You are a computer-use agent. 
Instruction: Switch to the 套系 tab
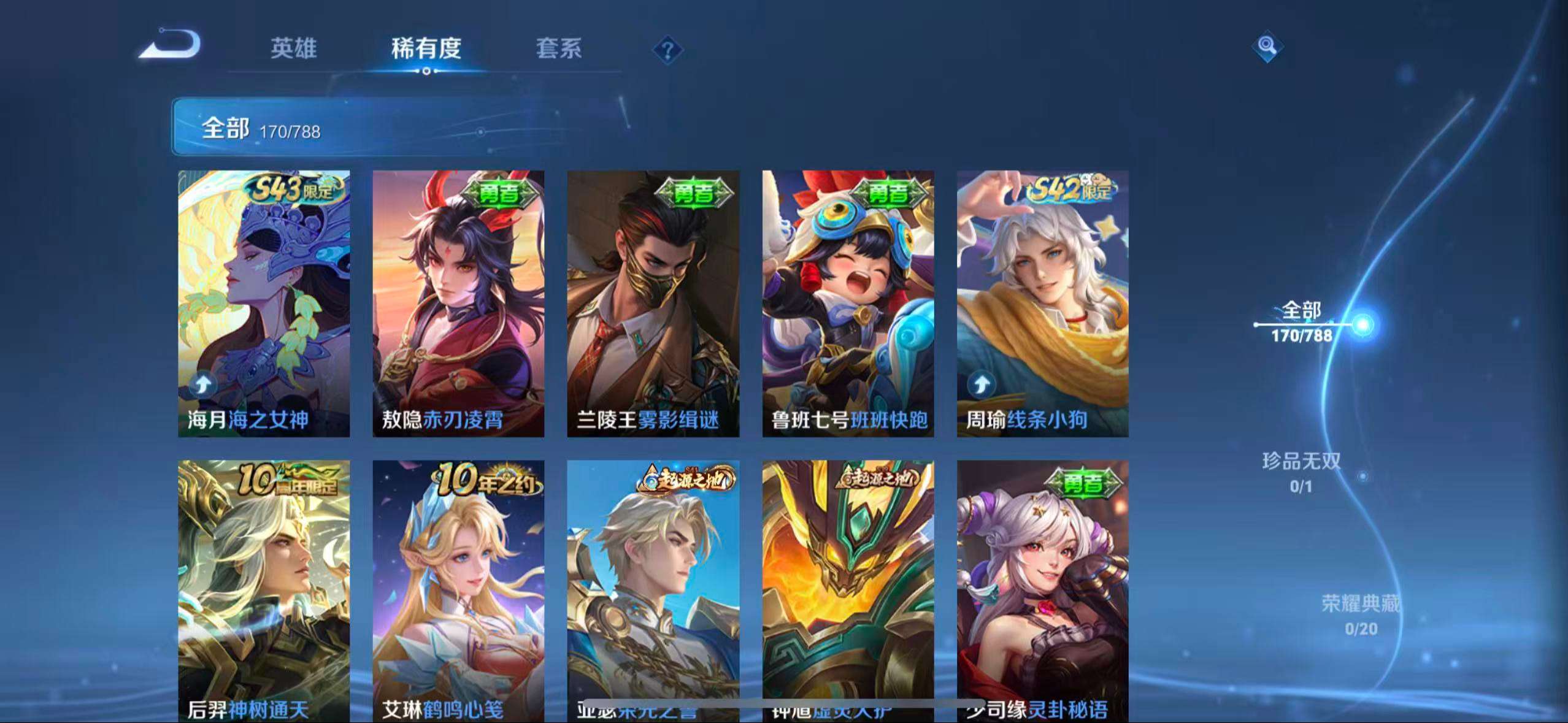click(x=559, y=49)
